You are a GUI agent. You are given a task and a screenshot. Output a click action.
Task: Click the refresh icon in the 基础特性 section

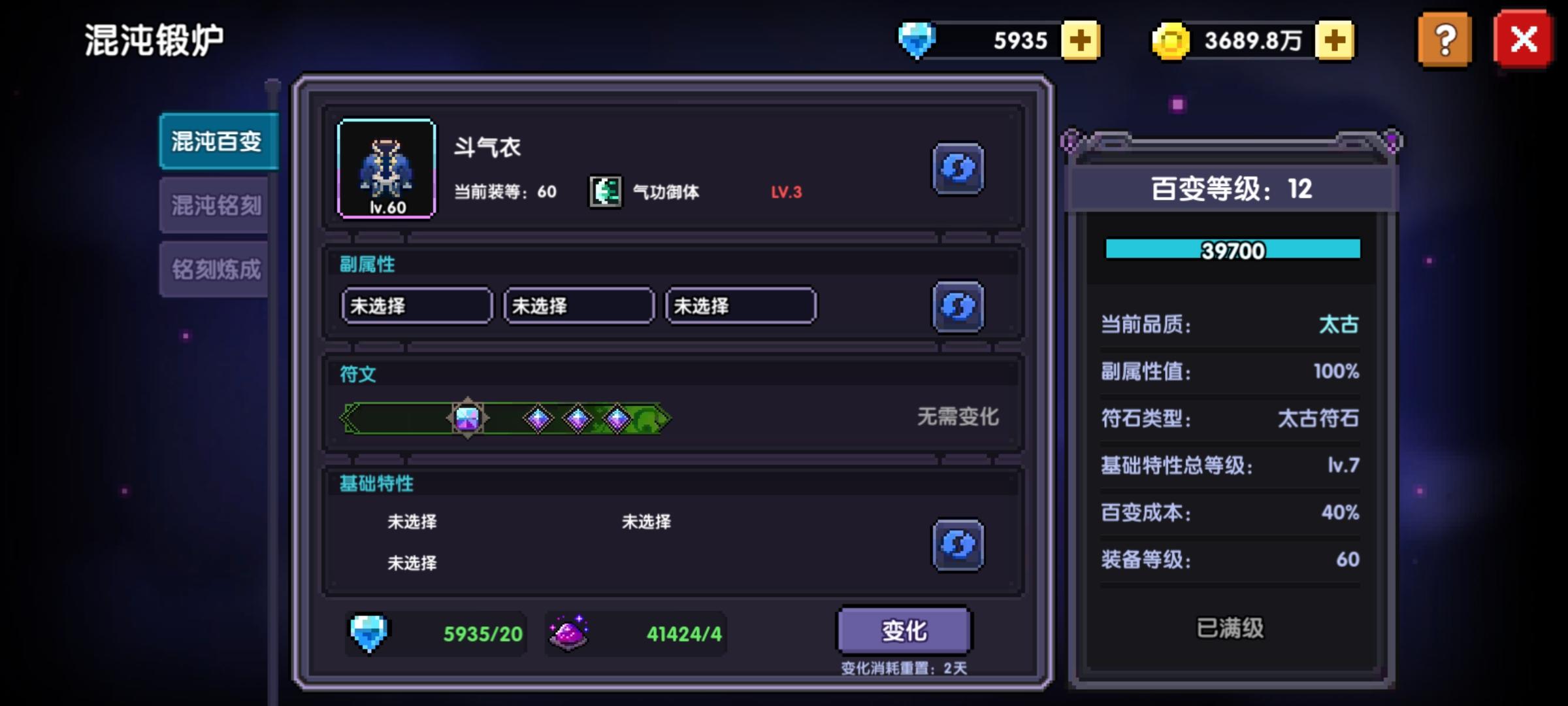958,545
